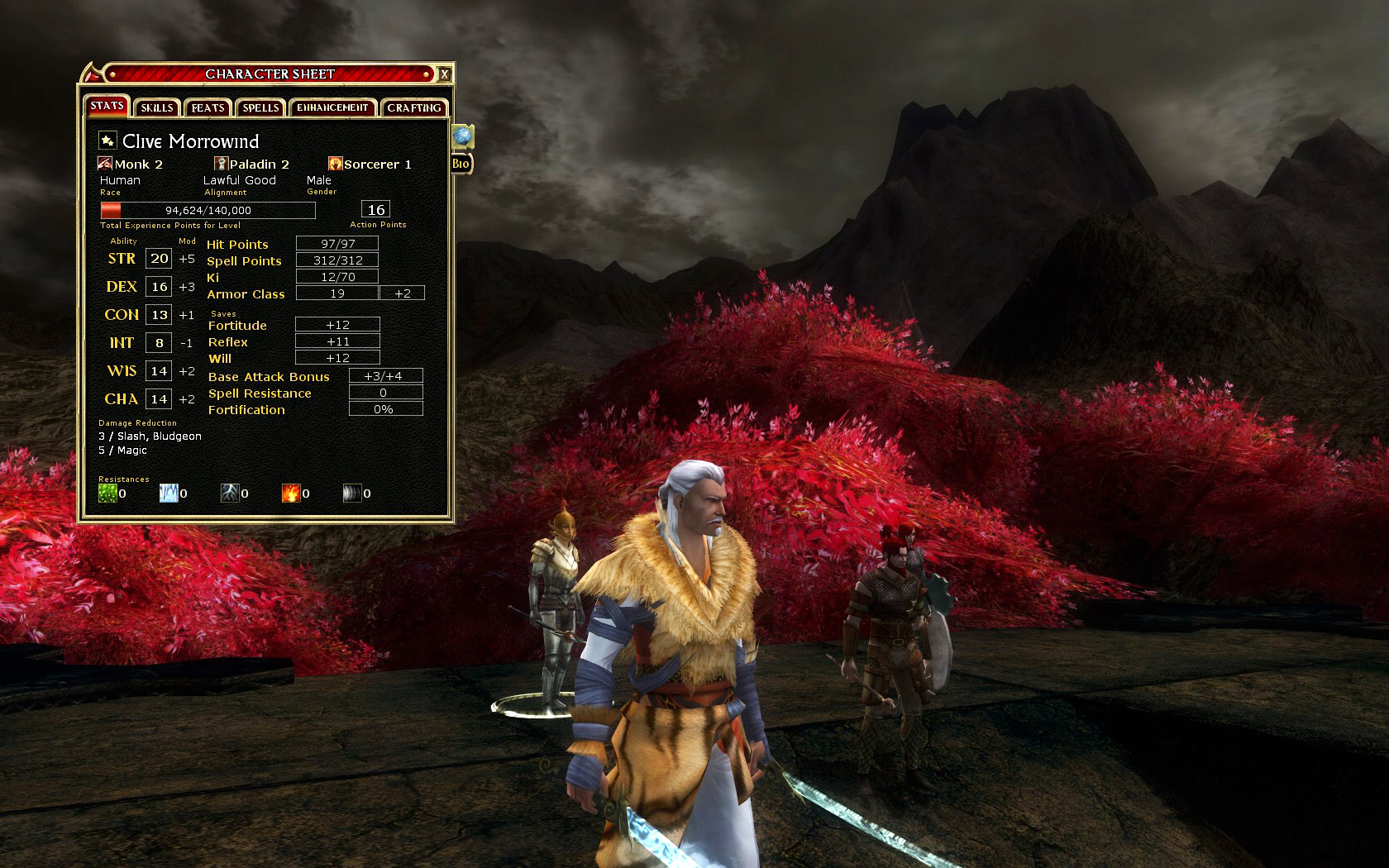Select the Paladin class icon

click(x=221, y=164)
